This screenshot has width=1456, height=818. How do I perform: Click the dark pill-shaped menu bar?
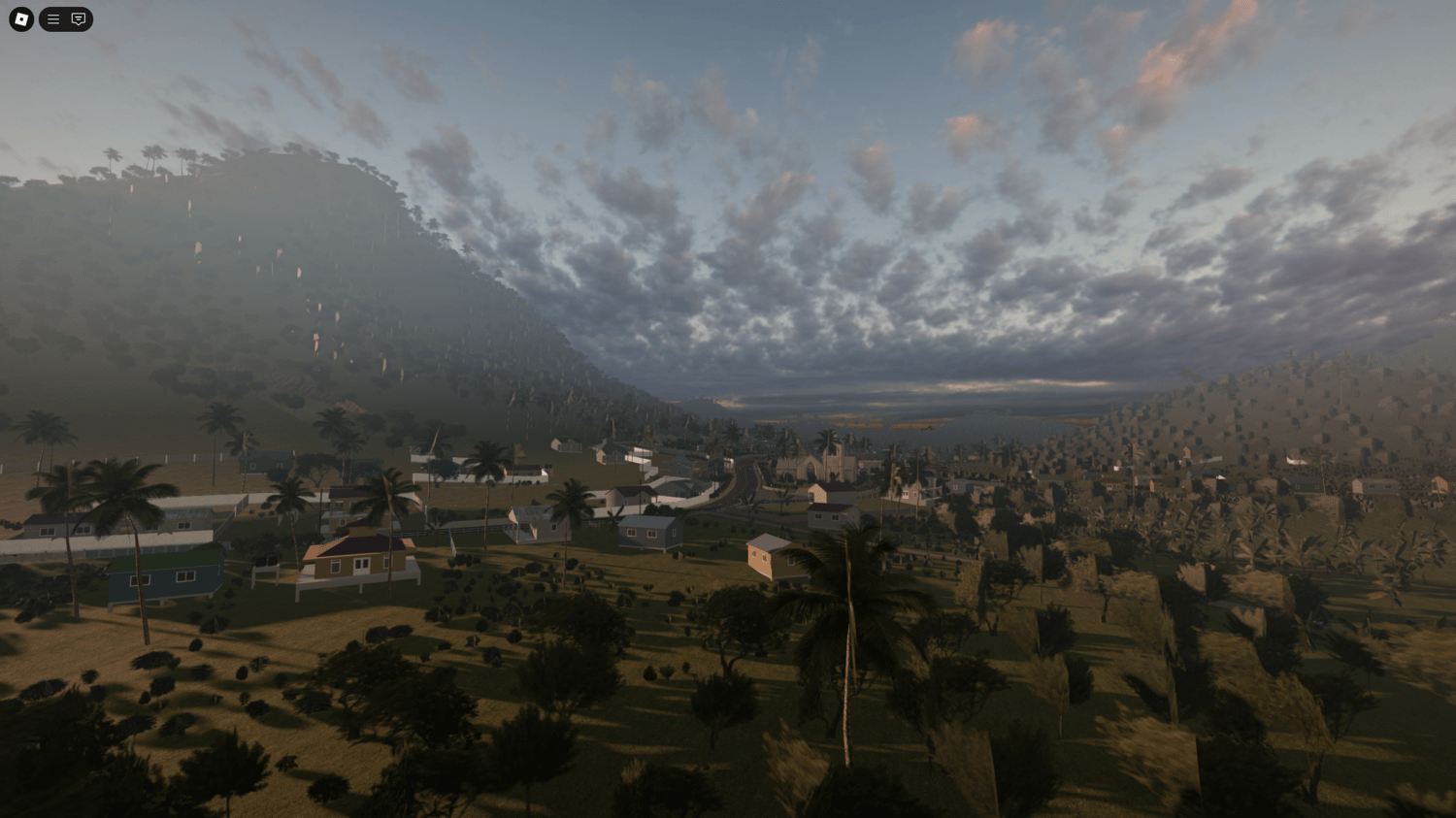tap(65, 18)
